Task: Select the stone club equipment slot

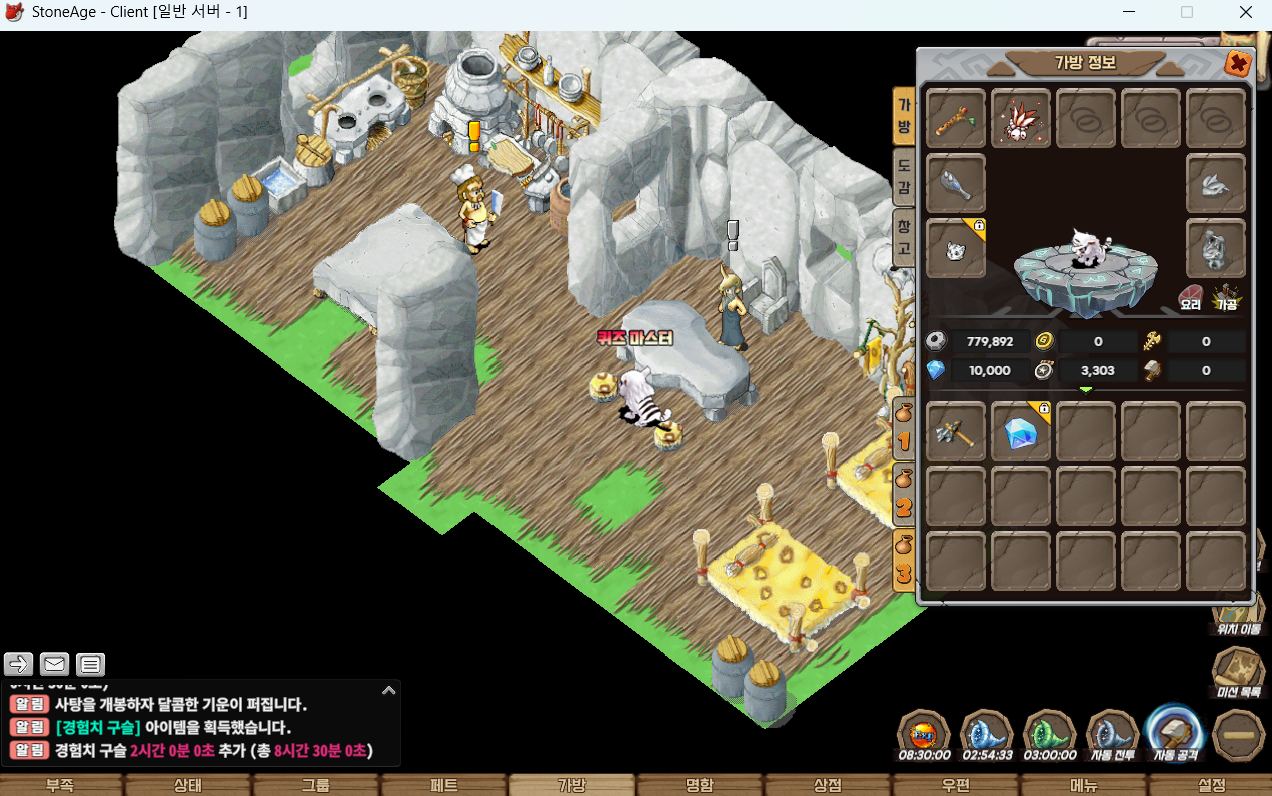Action: [956, 184]
